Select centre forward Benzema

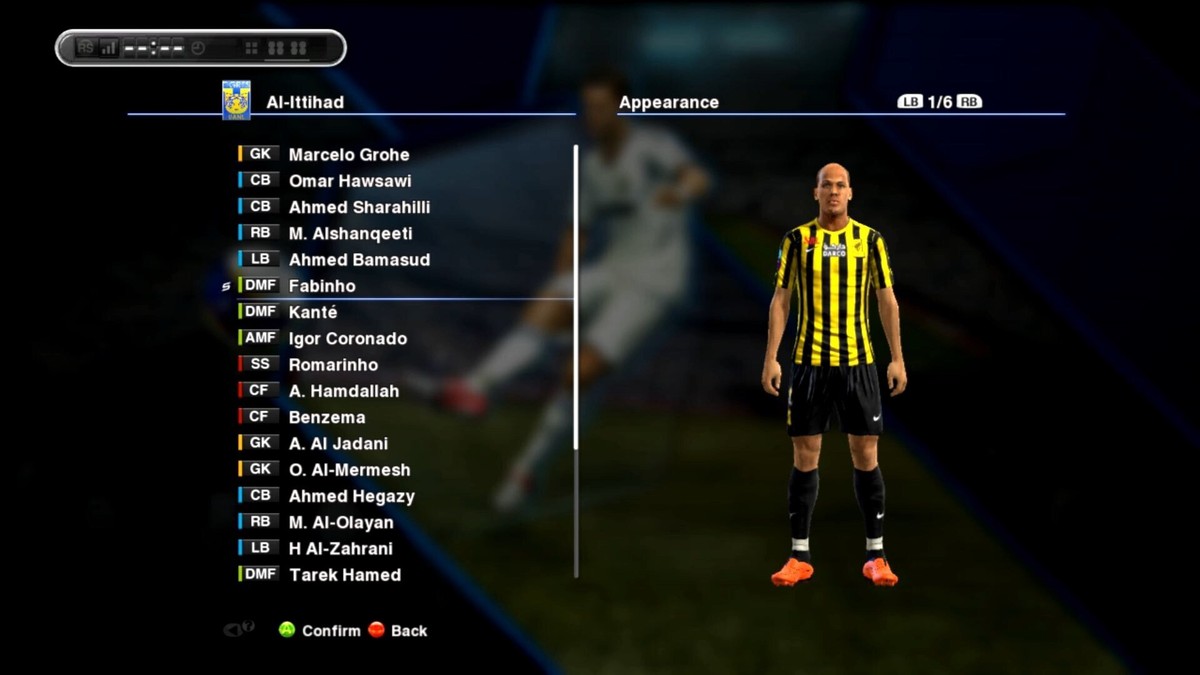tap(327, 417)
